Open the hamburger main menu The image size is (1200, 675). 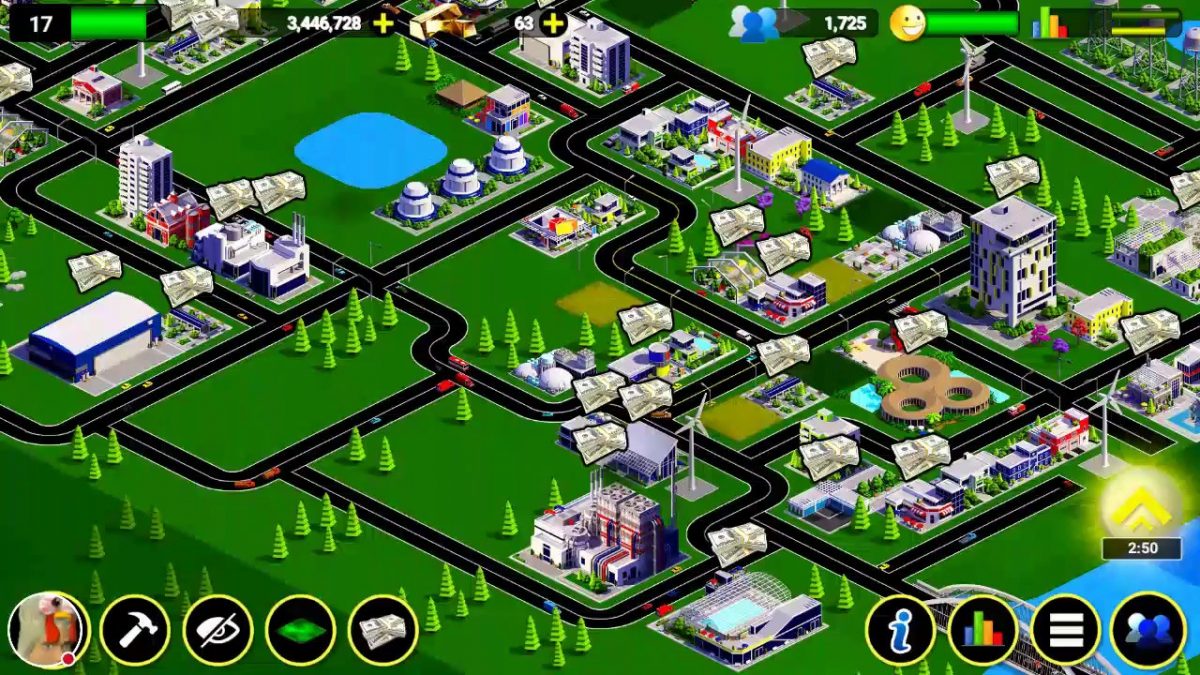point(1065,631)
